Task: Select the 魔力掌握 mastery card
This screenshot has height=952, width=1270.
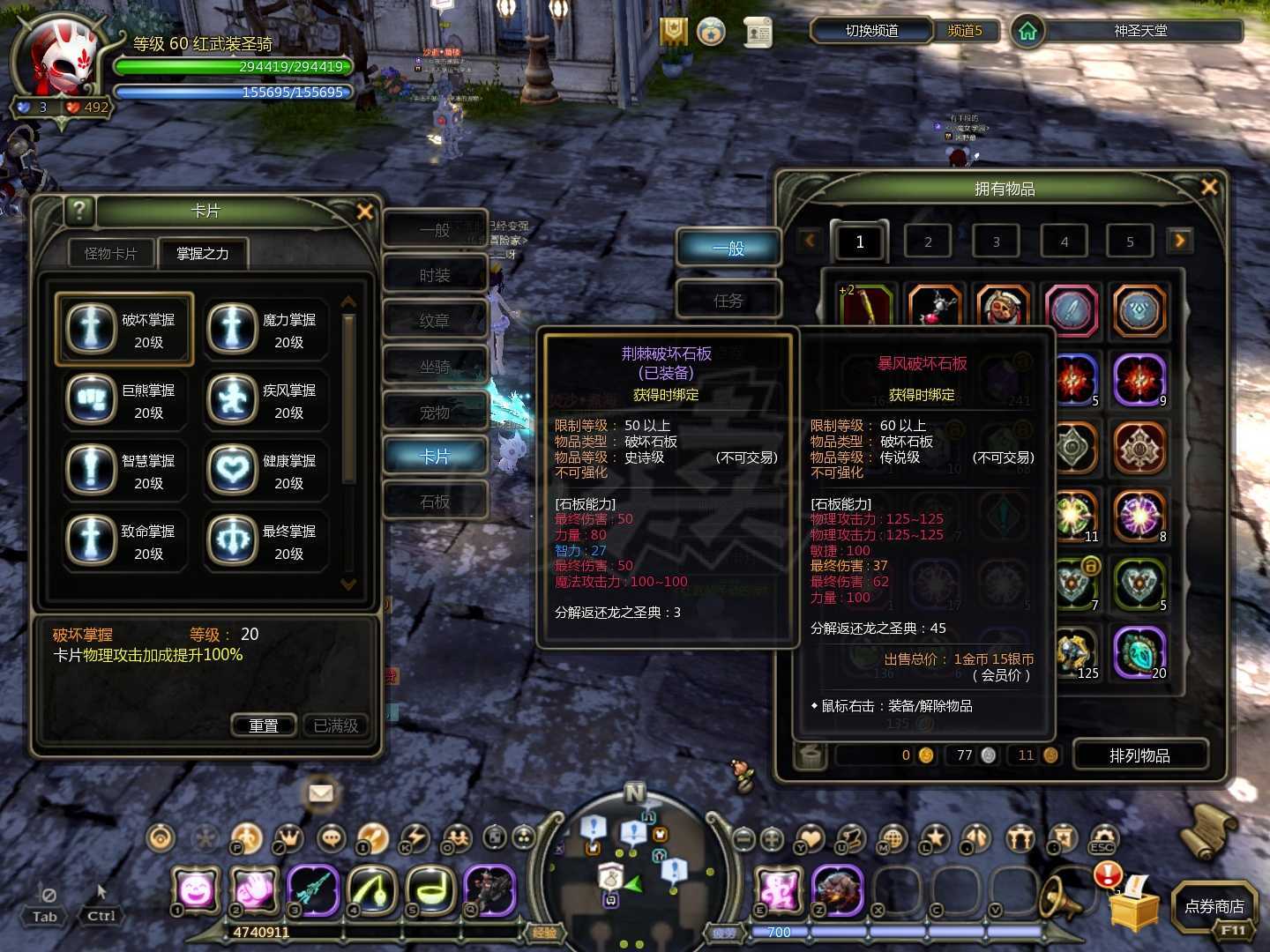Action: (265, 330)
